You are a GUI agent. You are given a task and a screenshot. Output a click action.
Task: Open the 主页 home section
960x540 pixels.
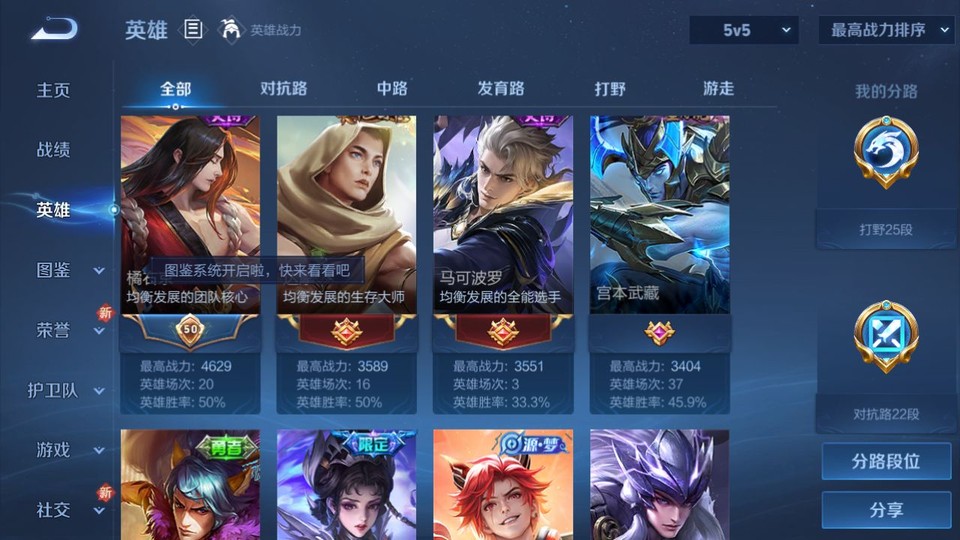tap(54, 90)
